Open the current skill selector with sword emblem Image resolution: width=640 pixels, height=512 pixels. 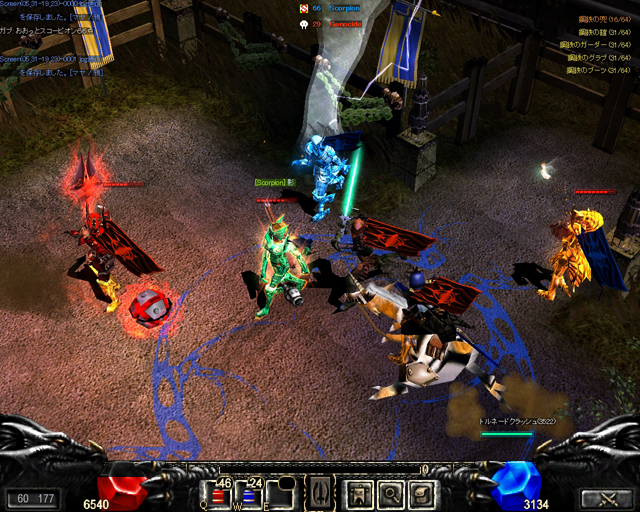318,493
